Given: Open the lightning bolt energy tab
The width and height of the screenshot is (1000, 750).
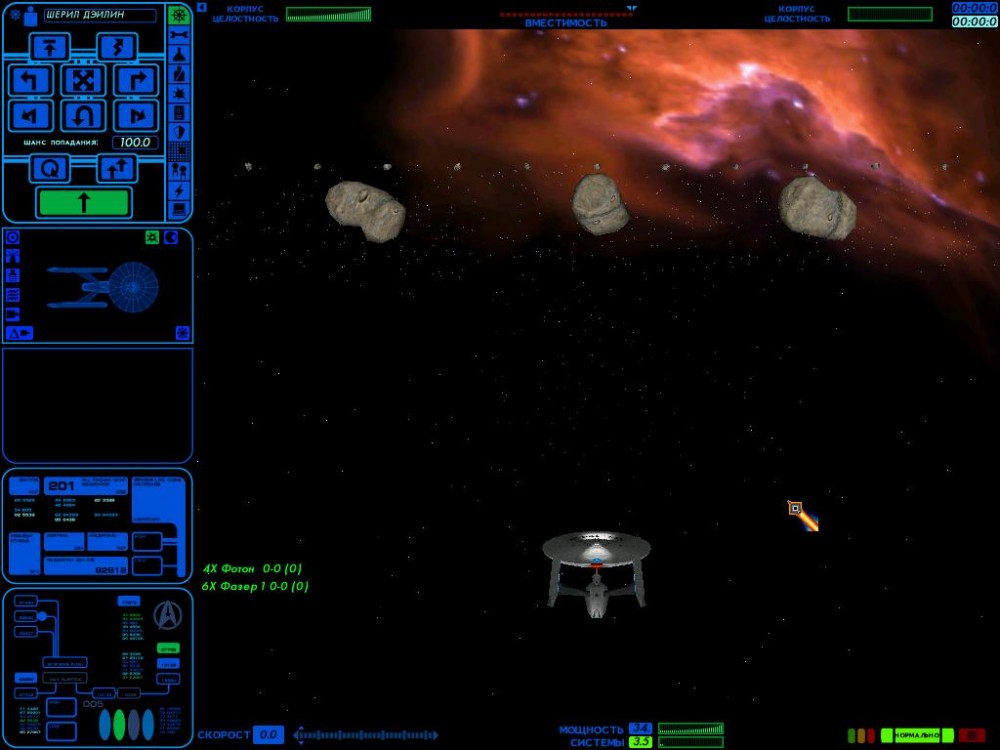Looking at the screenshot, I should point(179,190).
